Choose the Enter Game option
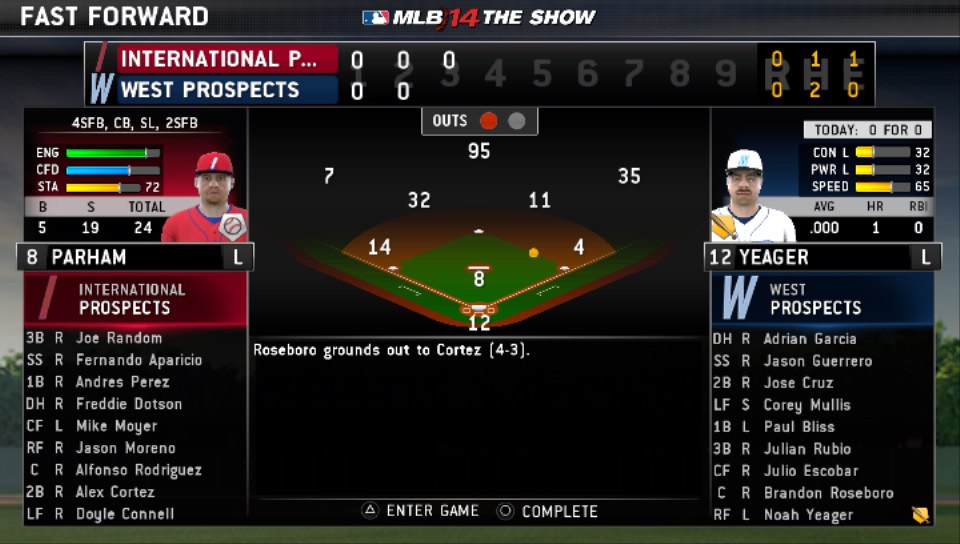 pyautogui.click(x=421, y=511)
